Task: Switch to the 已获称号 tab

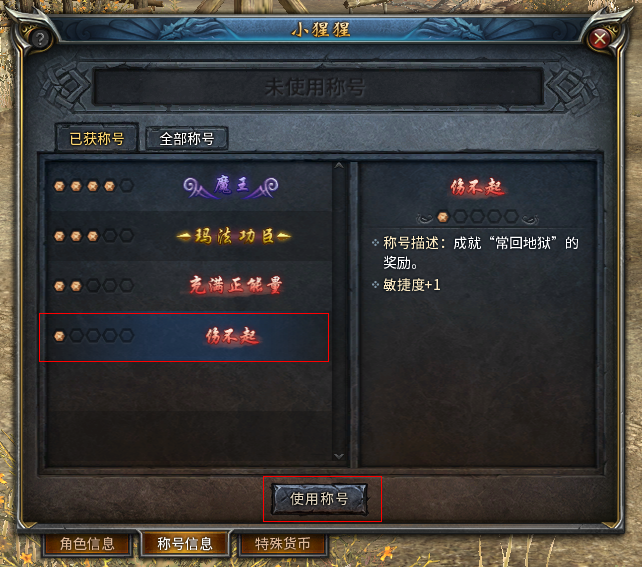Action: pos(96,139)
